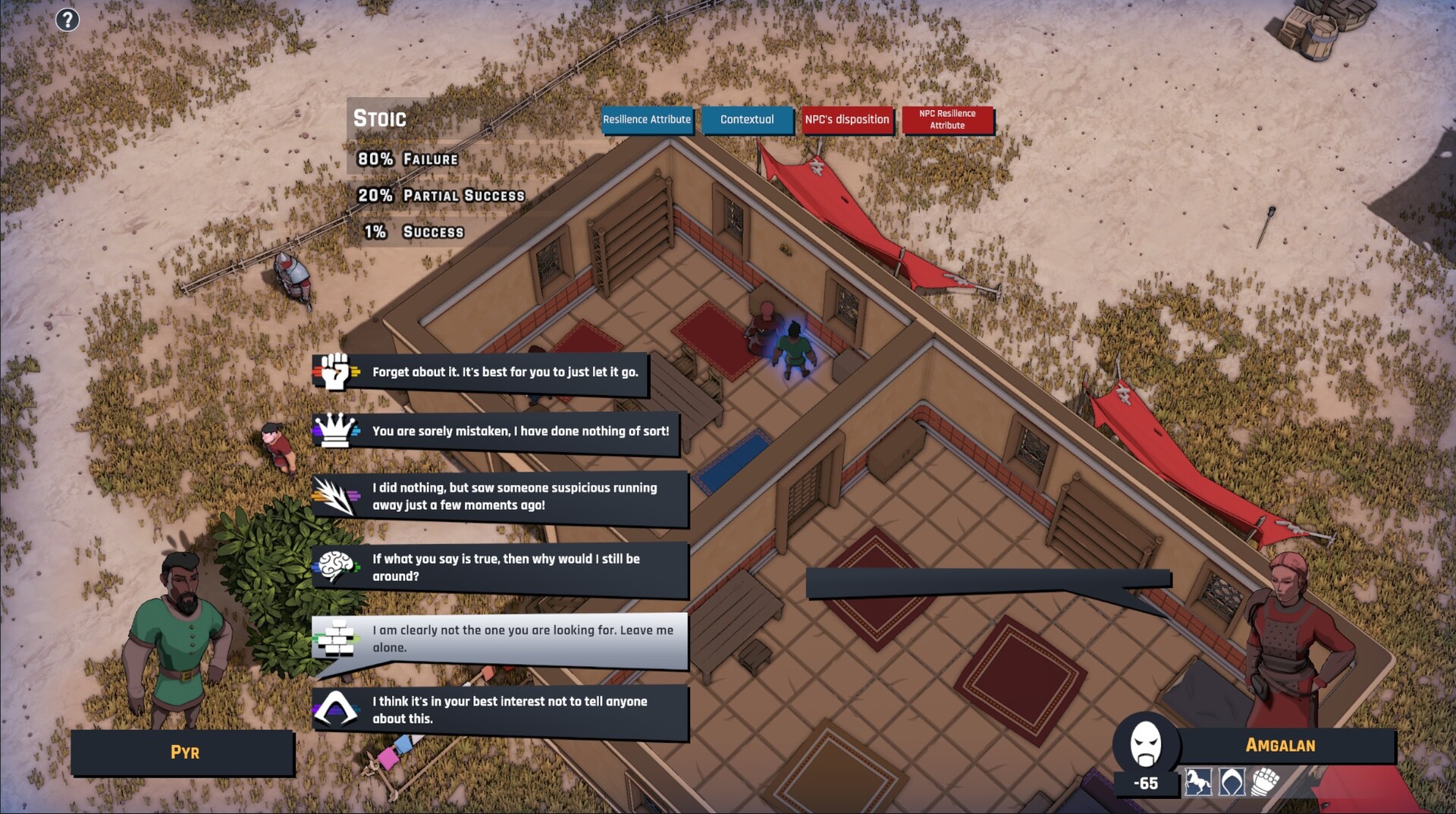The width and height of the screenshot is (1456, 814).
Task: Click the Resilience Attribute label
Action: tap(647, 120)
